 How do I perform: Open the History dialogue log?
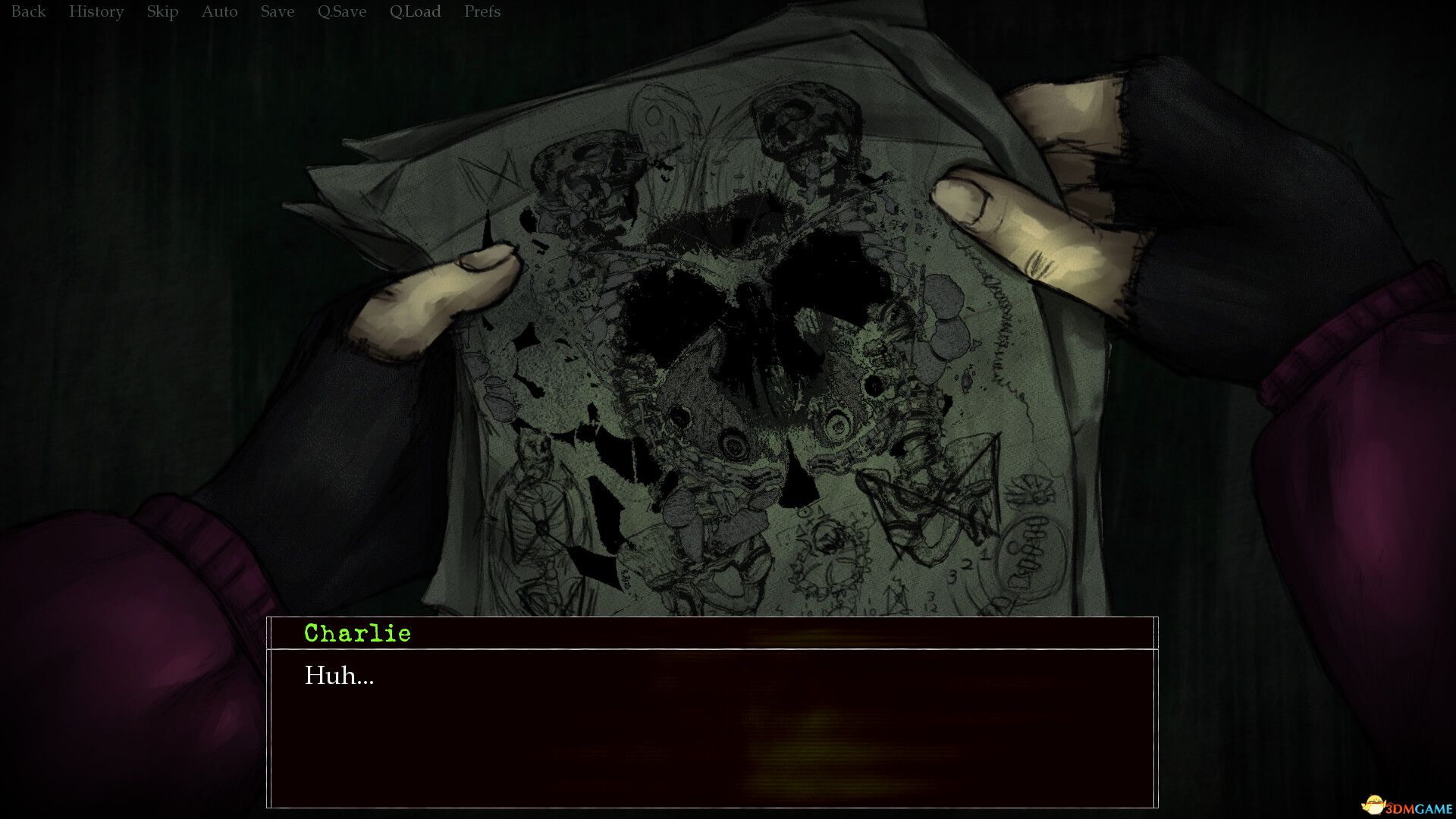click(96, 11)
